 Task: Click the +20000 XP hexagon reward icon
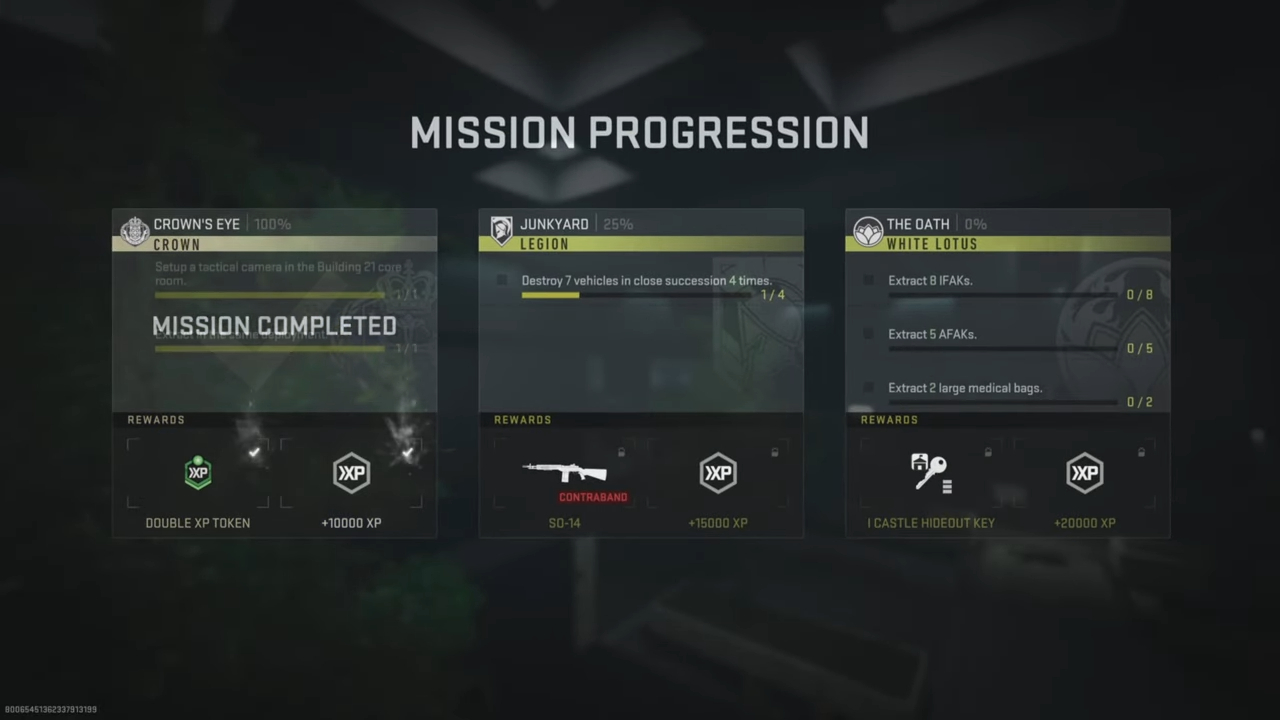(x=1085, y=472)
